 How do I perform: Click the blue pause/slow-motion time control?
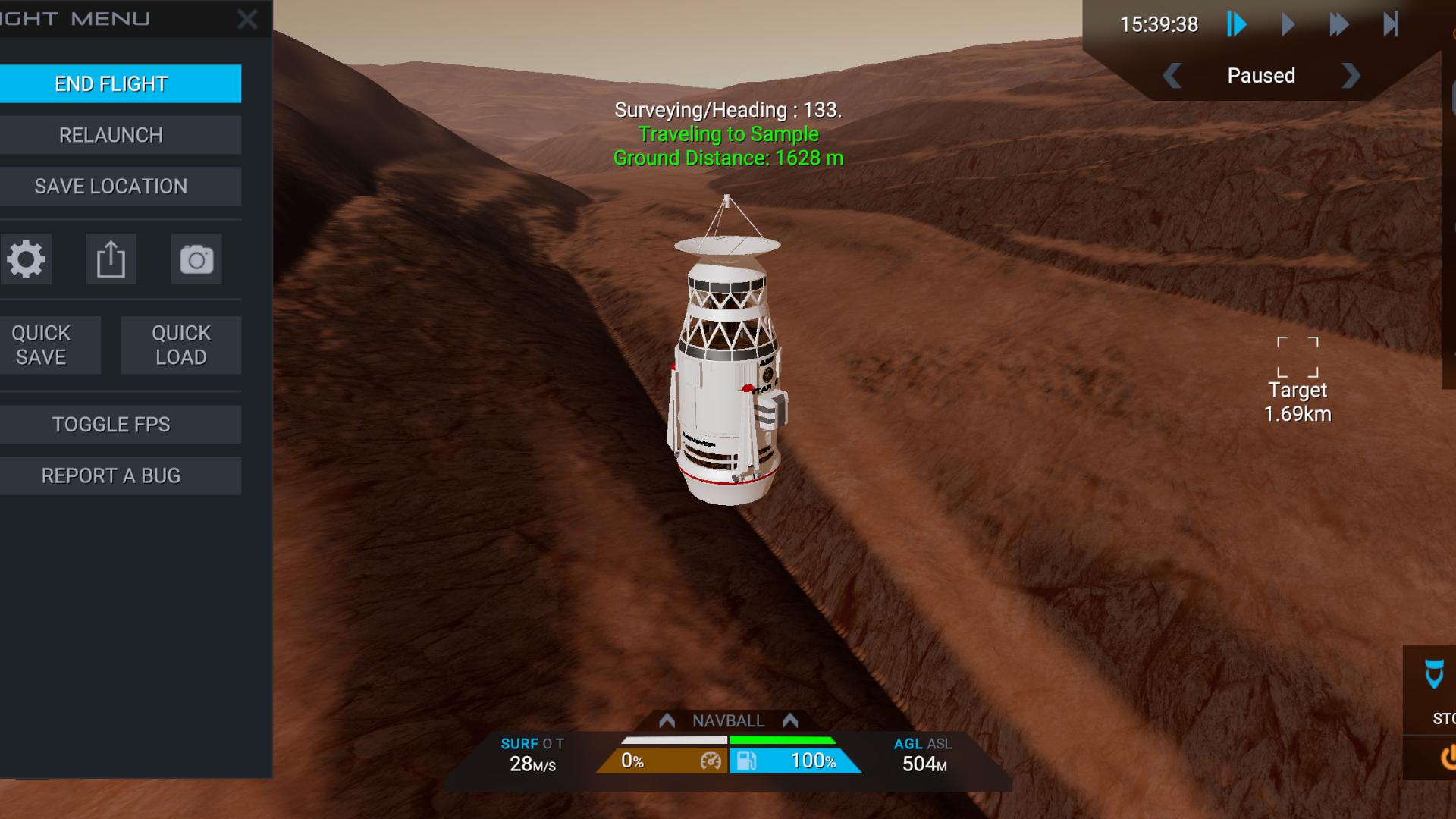coord(1237,24)
